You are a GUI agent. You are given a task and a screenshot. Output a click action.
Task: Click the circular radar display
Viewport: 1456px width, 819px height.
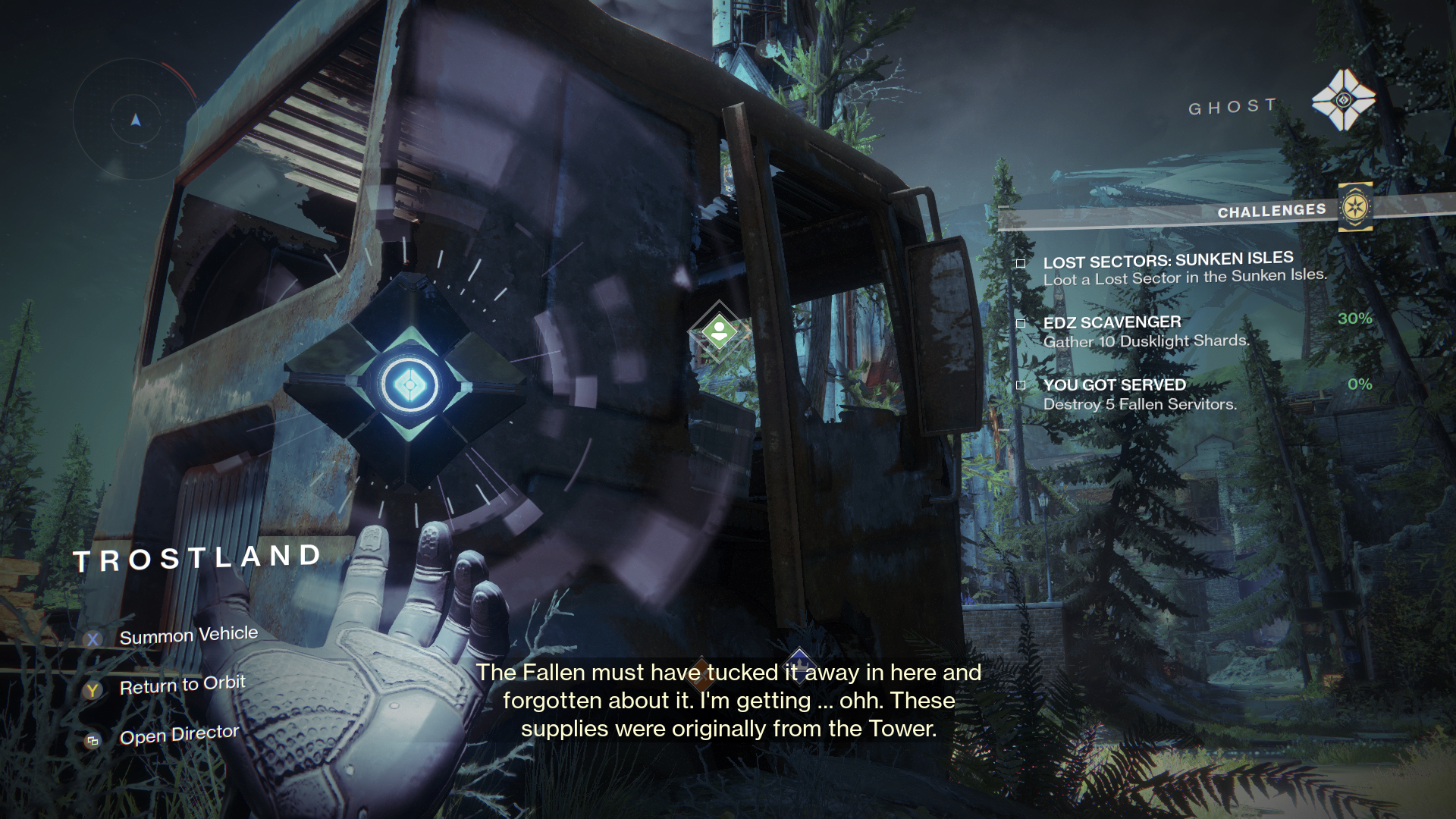pos(136,120)
